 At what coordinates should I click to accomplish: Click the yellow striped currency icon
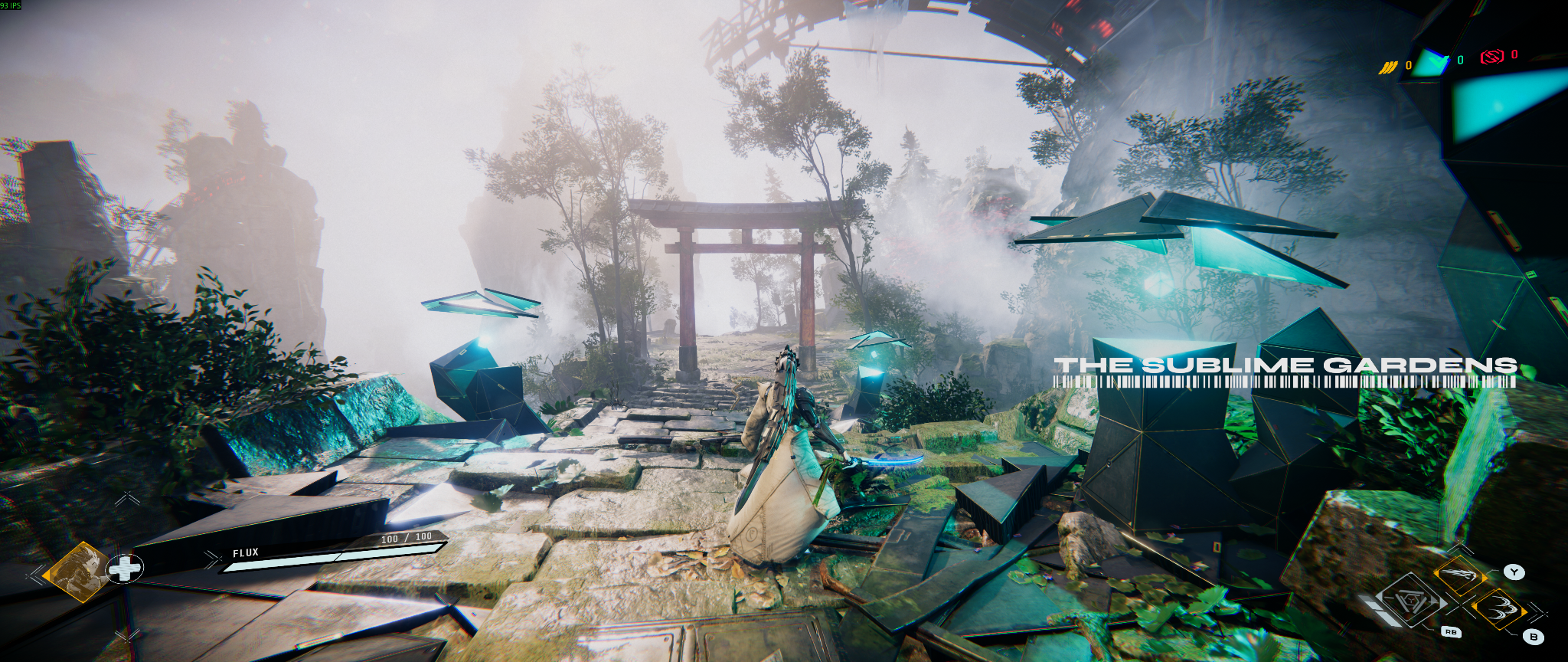tap(1388, 67)
